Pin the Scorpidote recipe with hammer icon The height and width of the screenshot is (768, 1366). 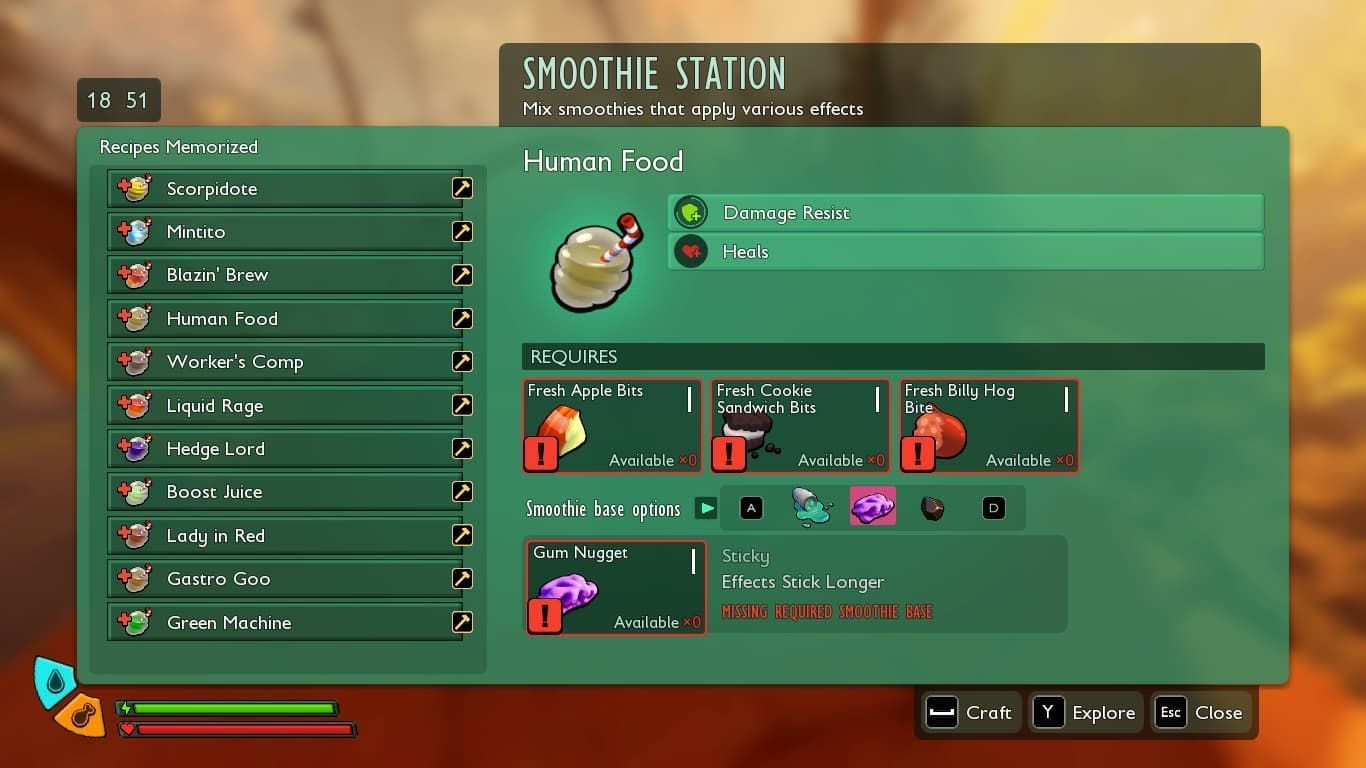pyautogui.click(x=462, y=188)
